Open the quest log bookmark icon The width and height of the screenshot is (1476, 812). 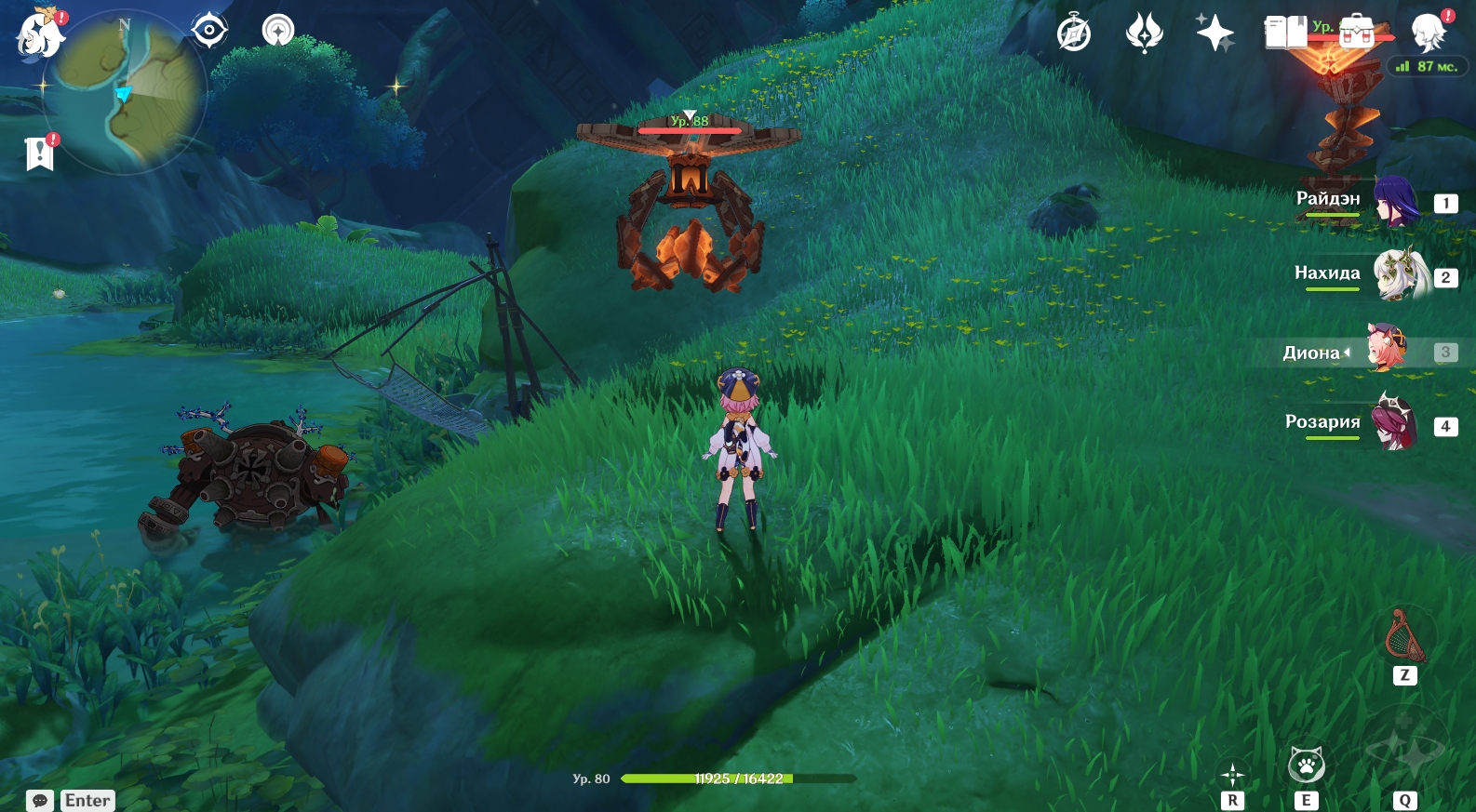point(40,153)
